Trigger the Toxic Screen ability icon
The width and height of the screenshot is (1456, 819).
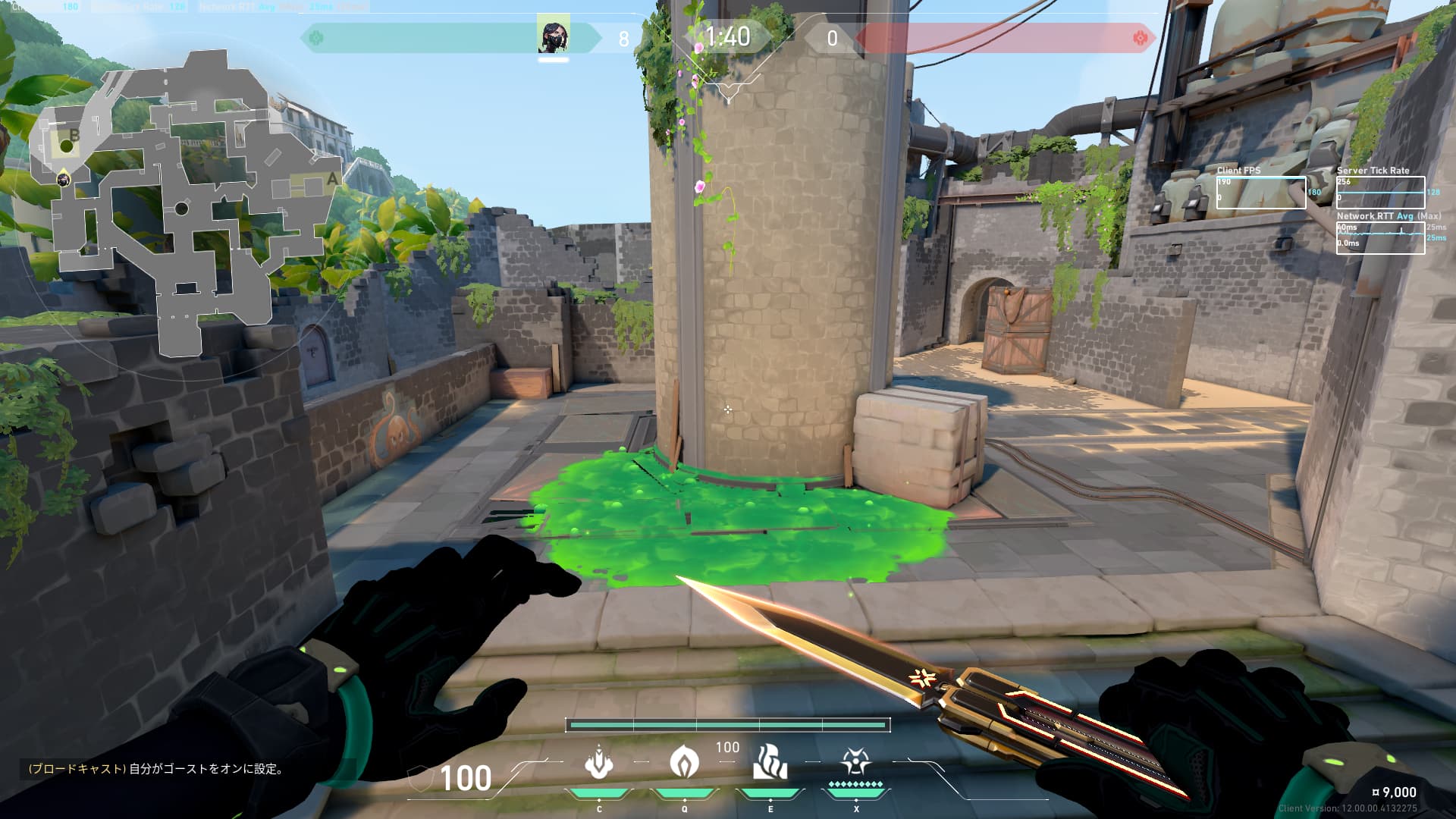(770, 762)
